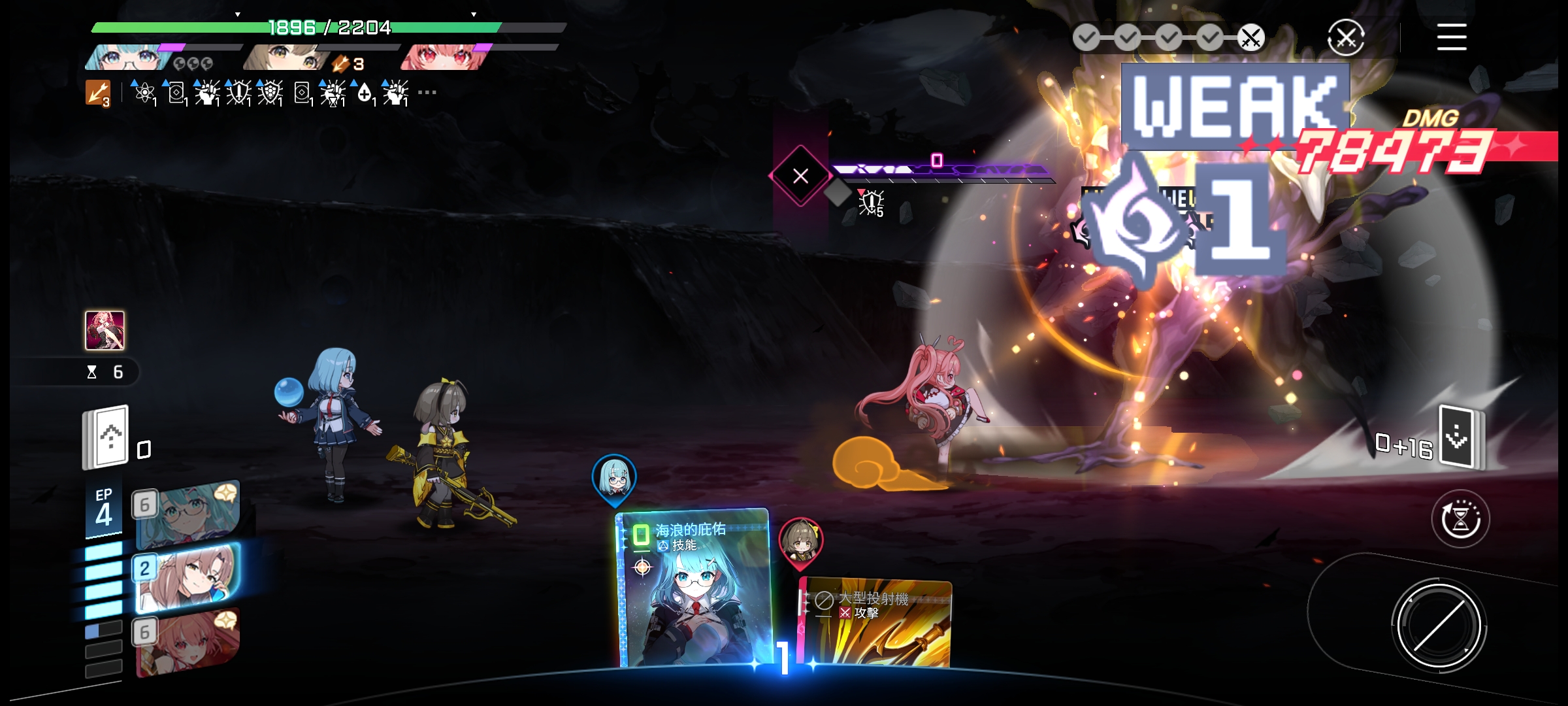This screenshot has height=706, width=1568.
Task: Tap the large circular slash button
Action: point(1438,625)
